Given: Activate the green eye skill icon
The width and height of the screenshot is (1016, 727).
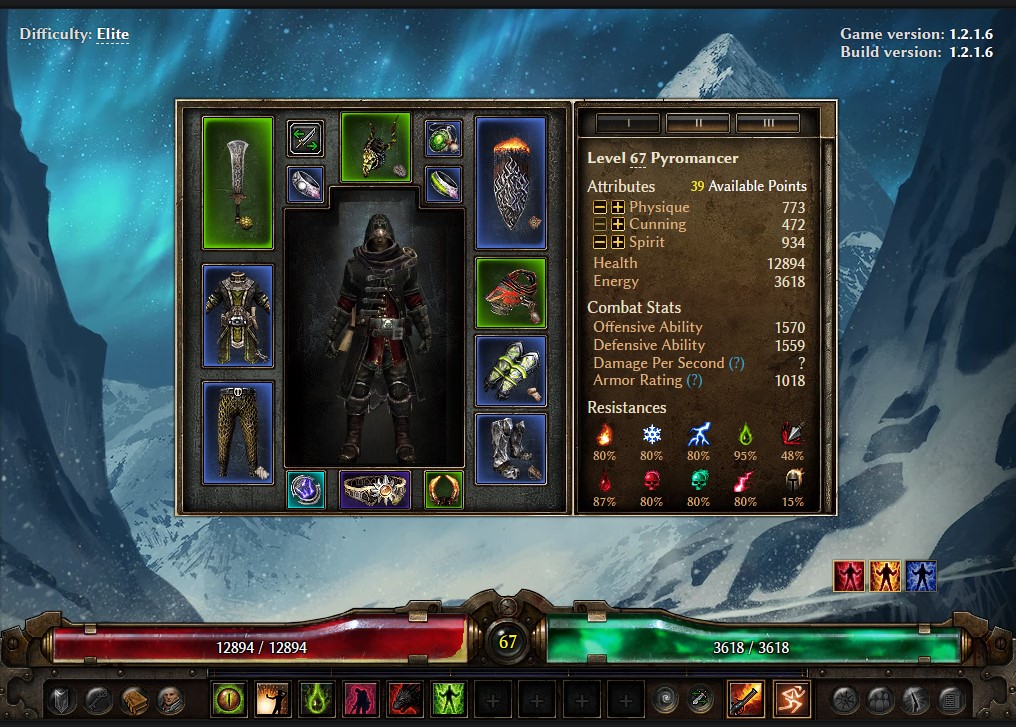Looking at the screenshot, I should (x=229, y=697).
